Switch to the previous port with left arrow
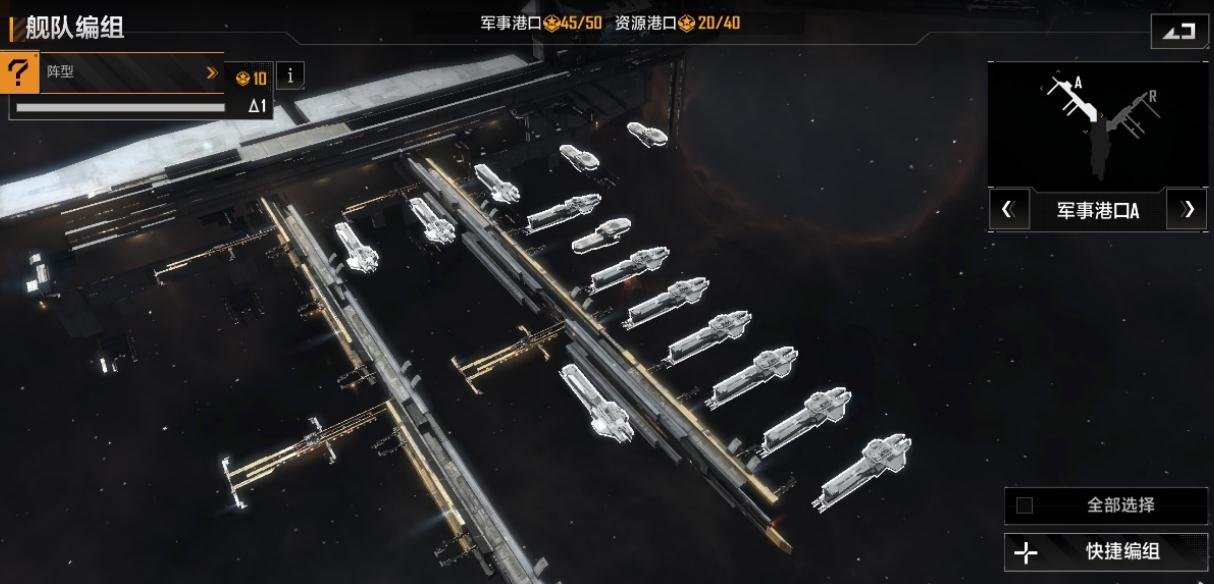This screenshot has width=1214, height=584. 1008,210
